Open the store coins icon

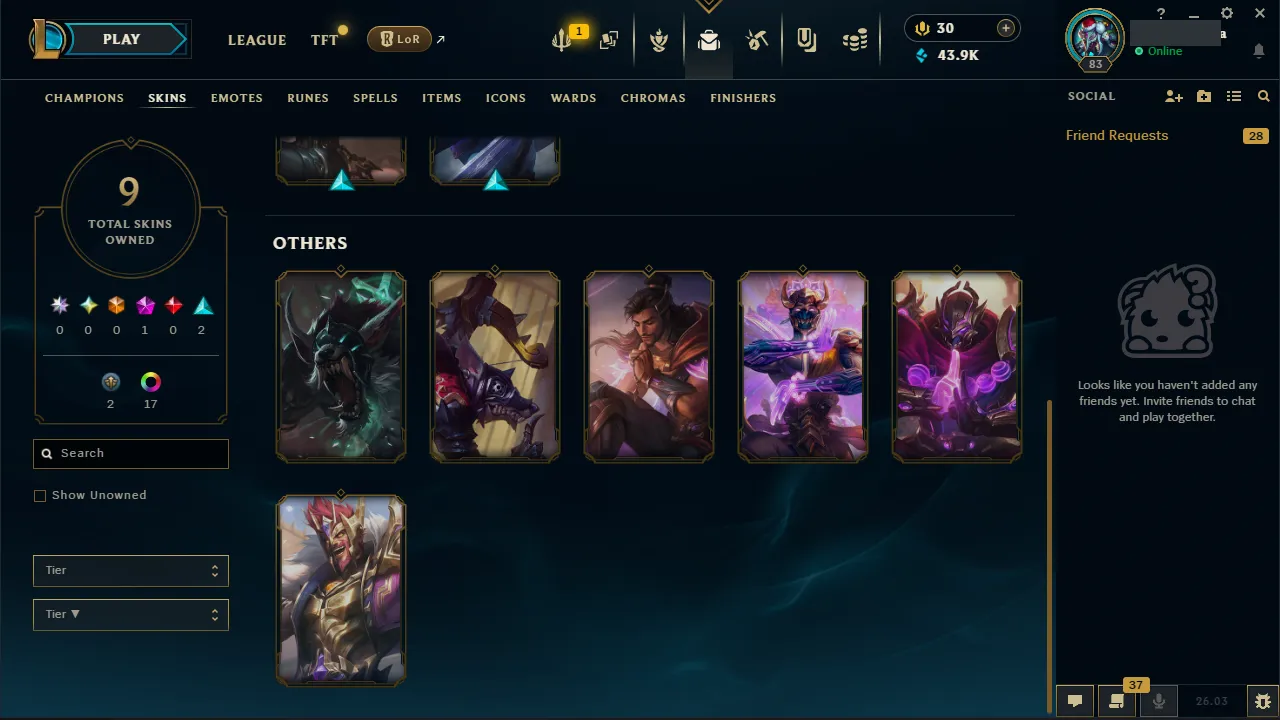point(855,40)
